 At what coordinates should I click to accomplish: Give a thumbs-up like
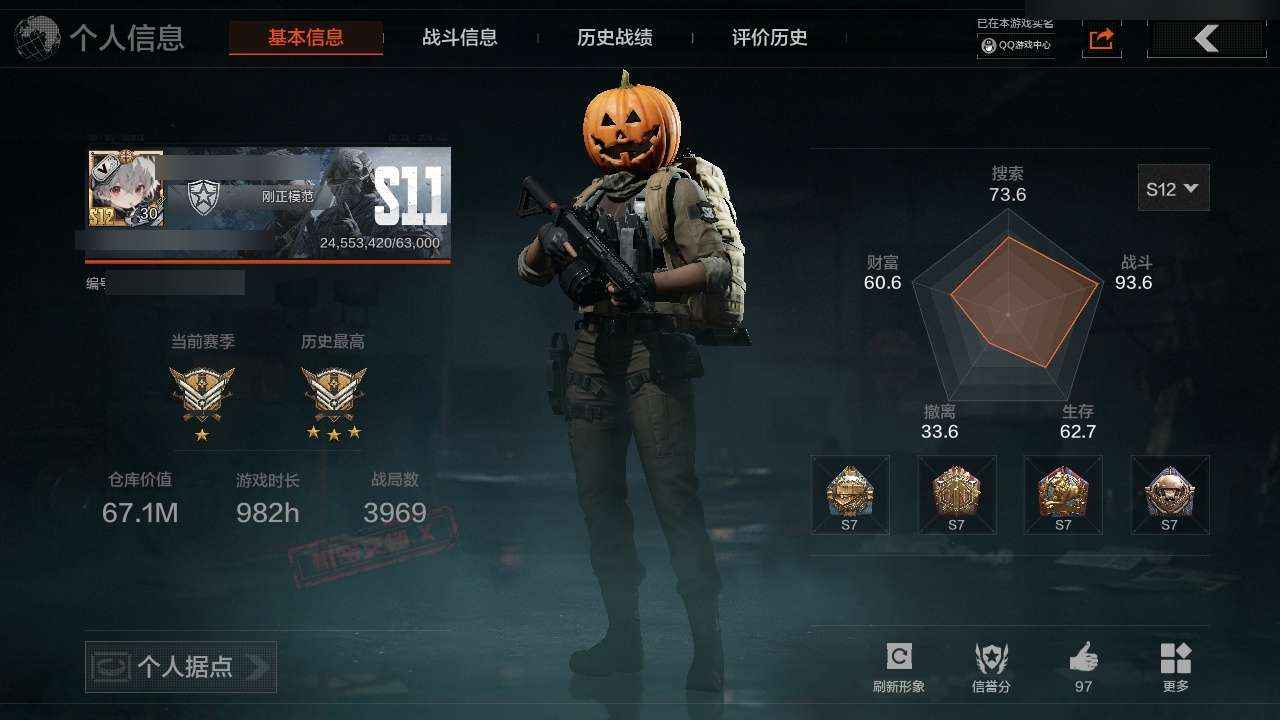click(x=1083, y=667)
